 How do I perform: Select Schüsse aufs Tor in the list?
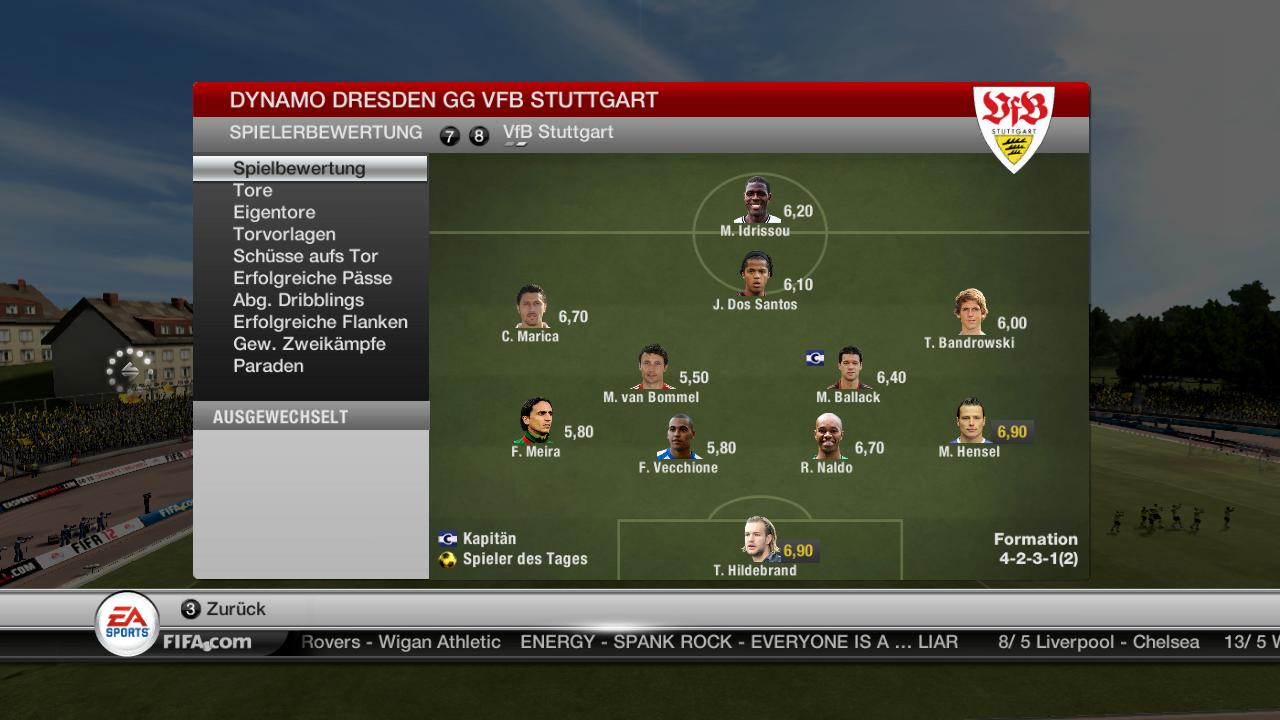[305, 256]
